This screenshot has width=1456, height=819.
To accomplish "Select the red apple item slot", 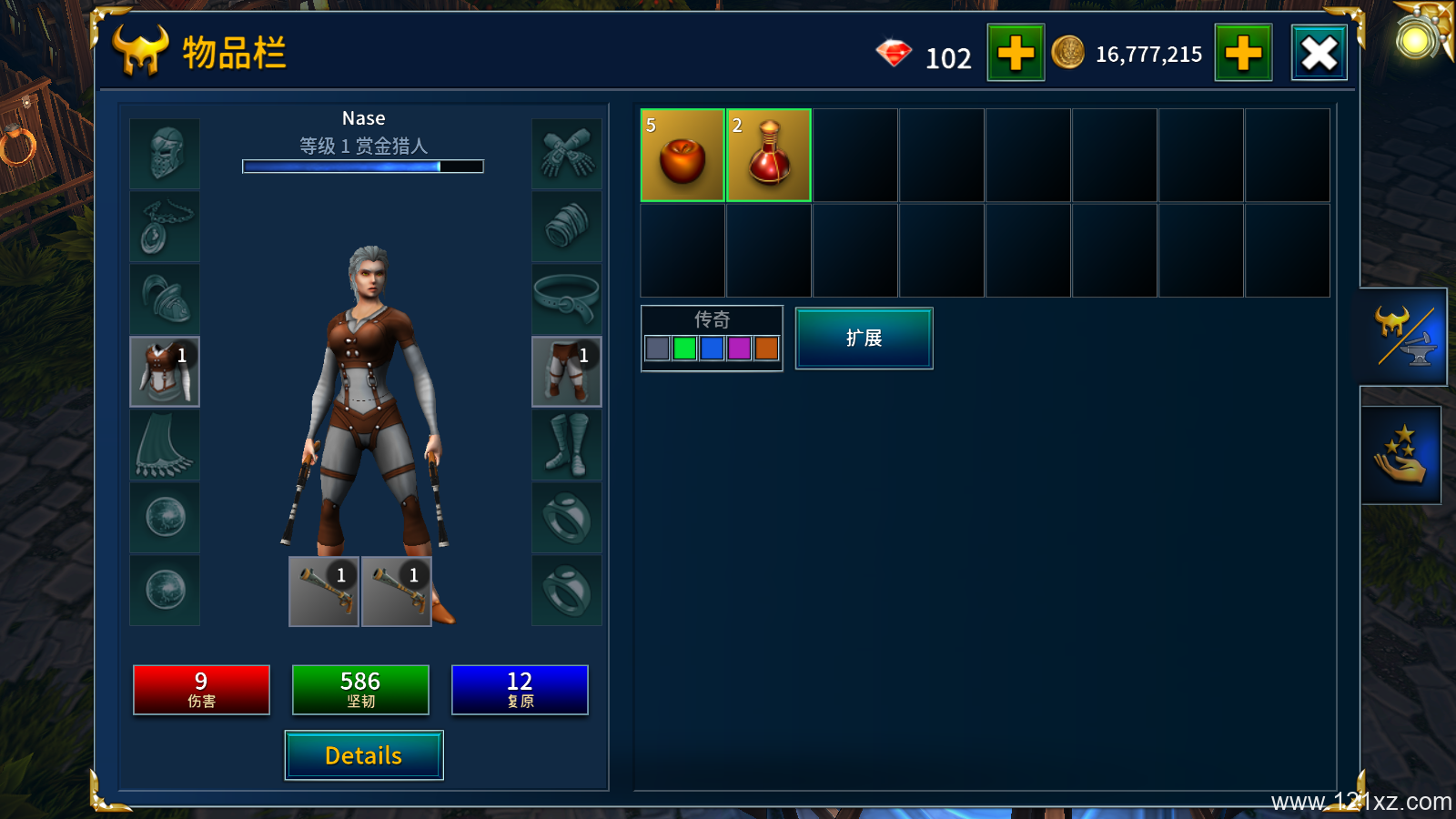I will coord(682,156).
